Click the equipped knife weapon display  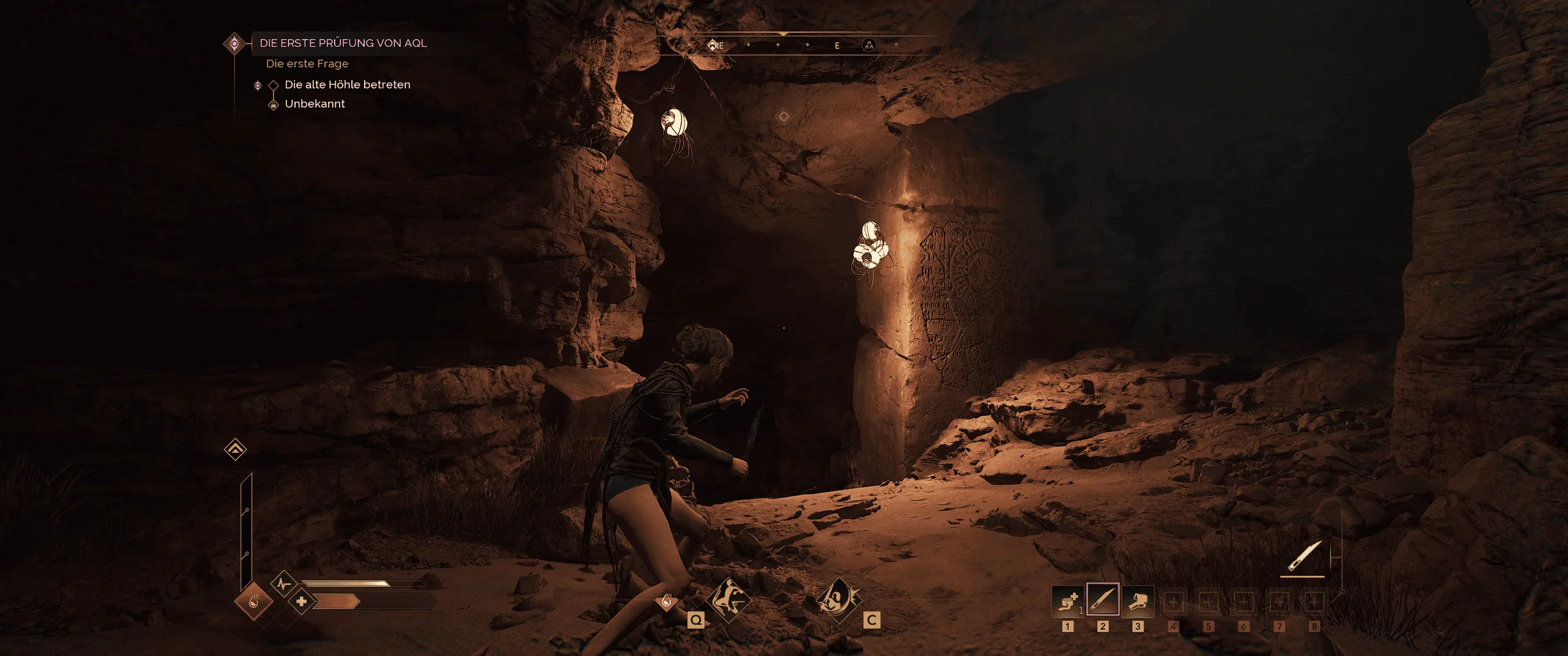(1305, 557)
